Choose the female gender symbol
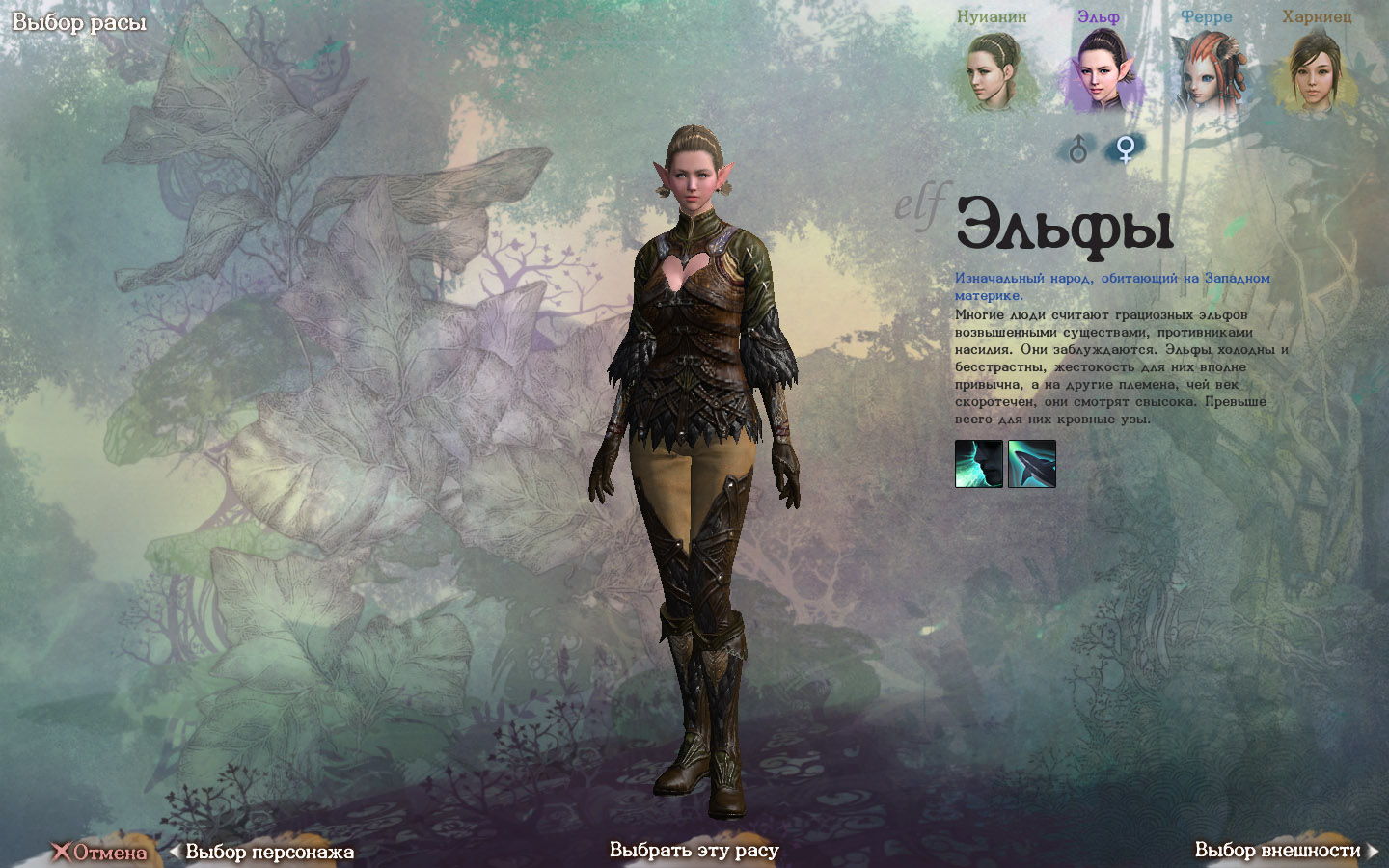 coord(1125,149)
